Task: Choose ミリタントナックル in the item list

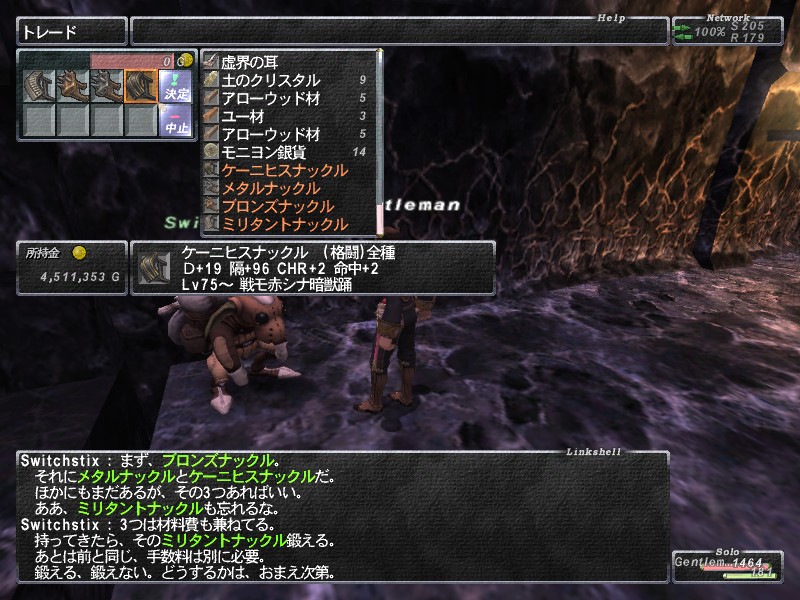Action: pyautogui.click(x=284, y=224)
